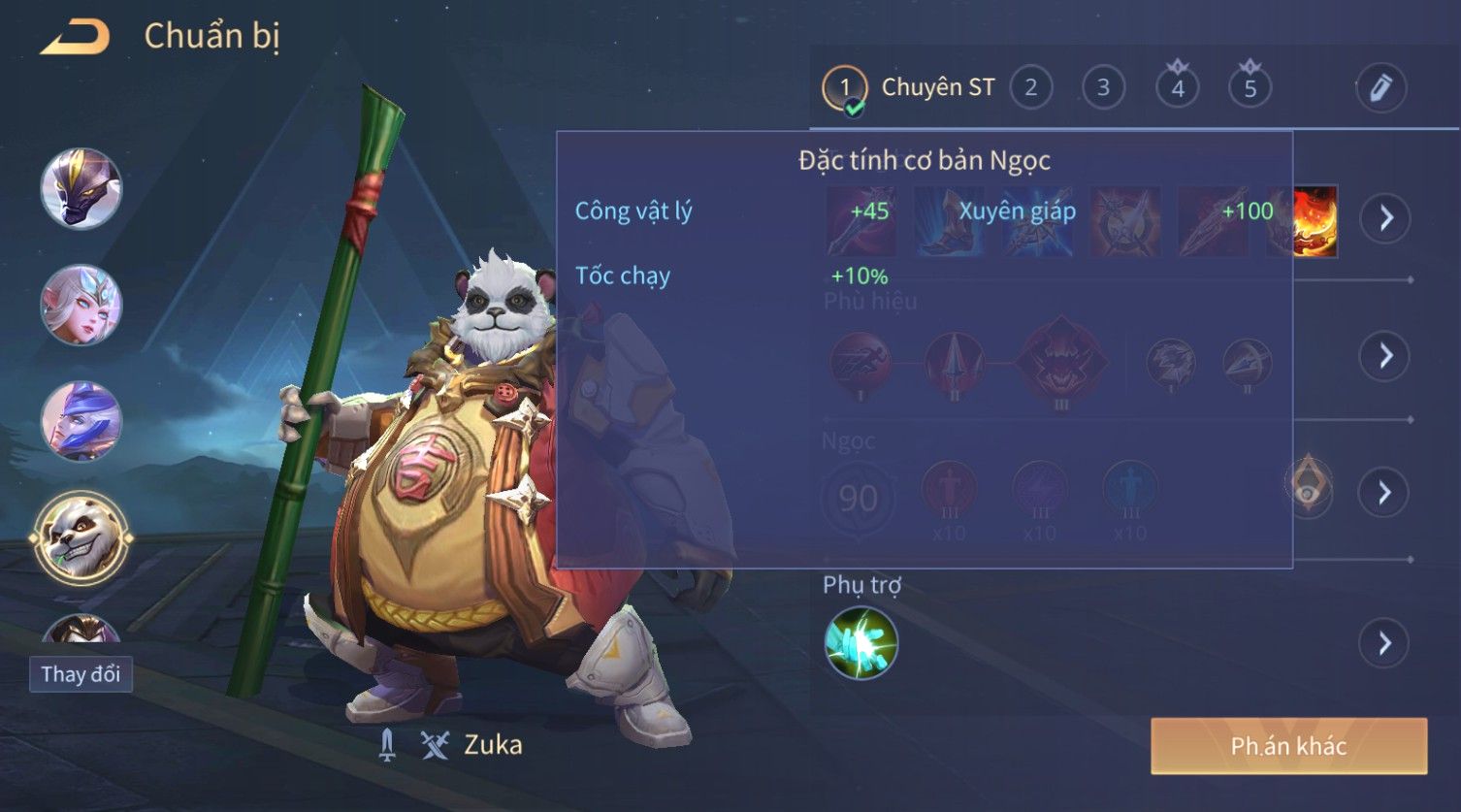Open the Phù hiệu details arrow

point(1384,356)
